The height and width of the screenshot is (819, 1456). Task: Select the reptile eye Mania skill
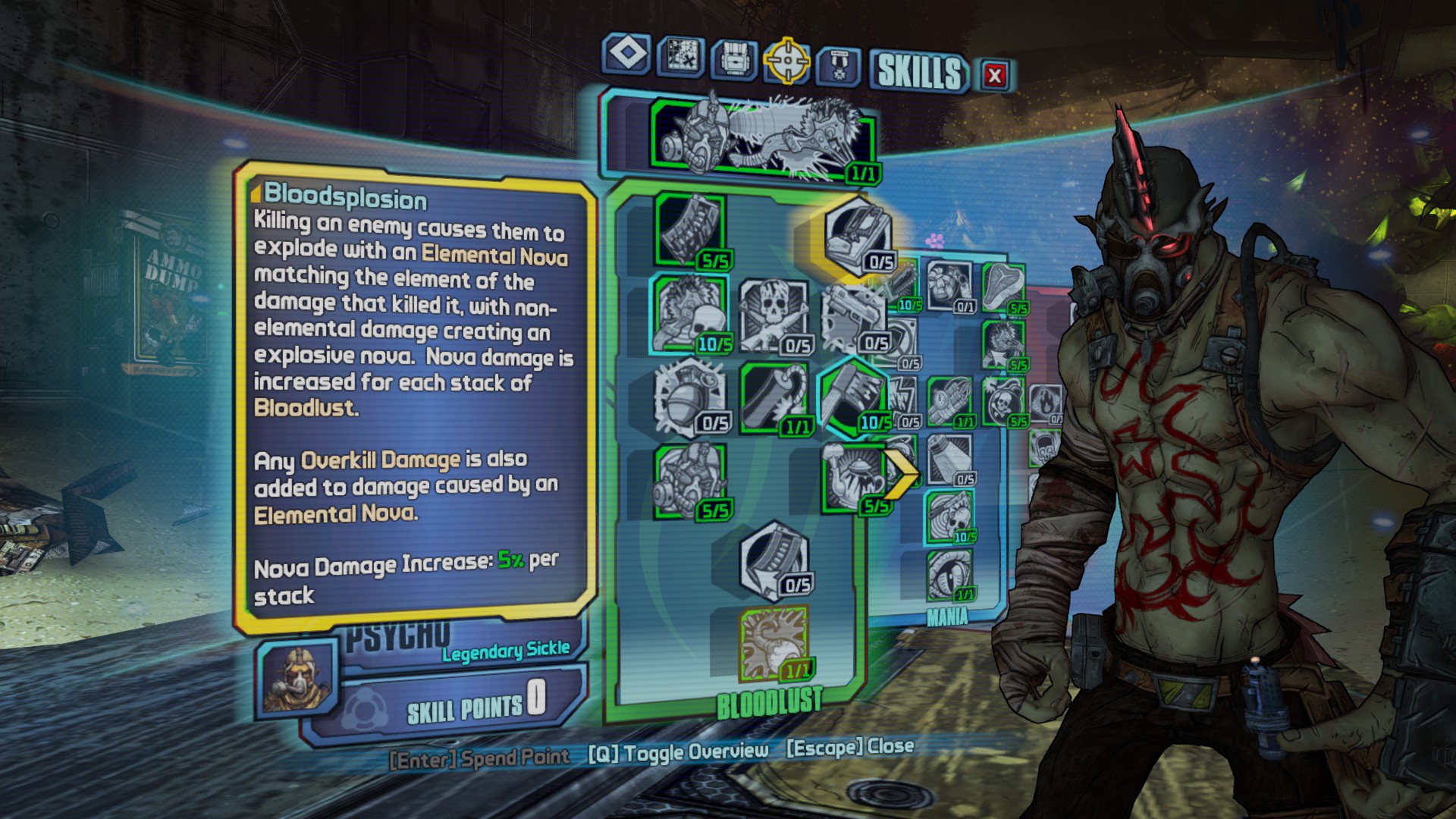click(x=949, y=575)
